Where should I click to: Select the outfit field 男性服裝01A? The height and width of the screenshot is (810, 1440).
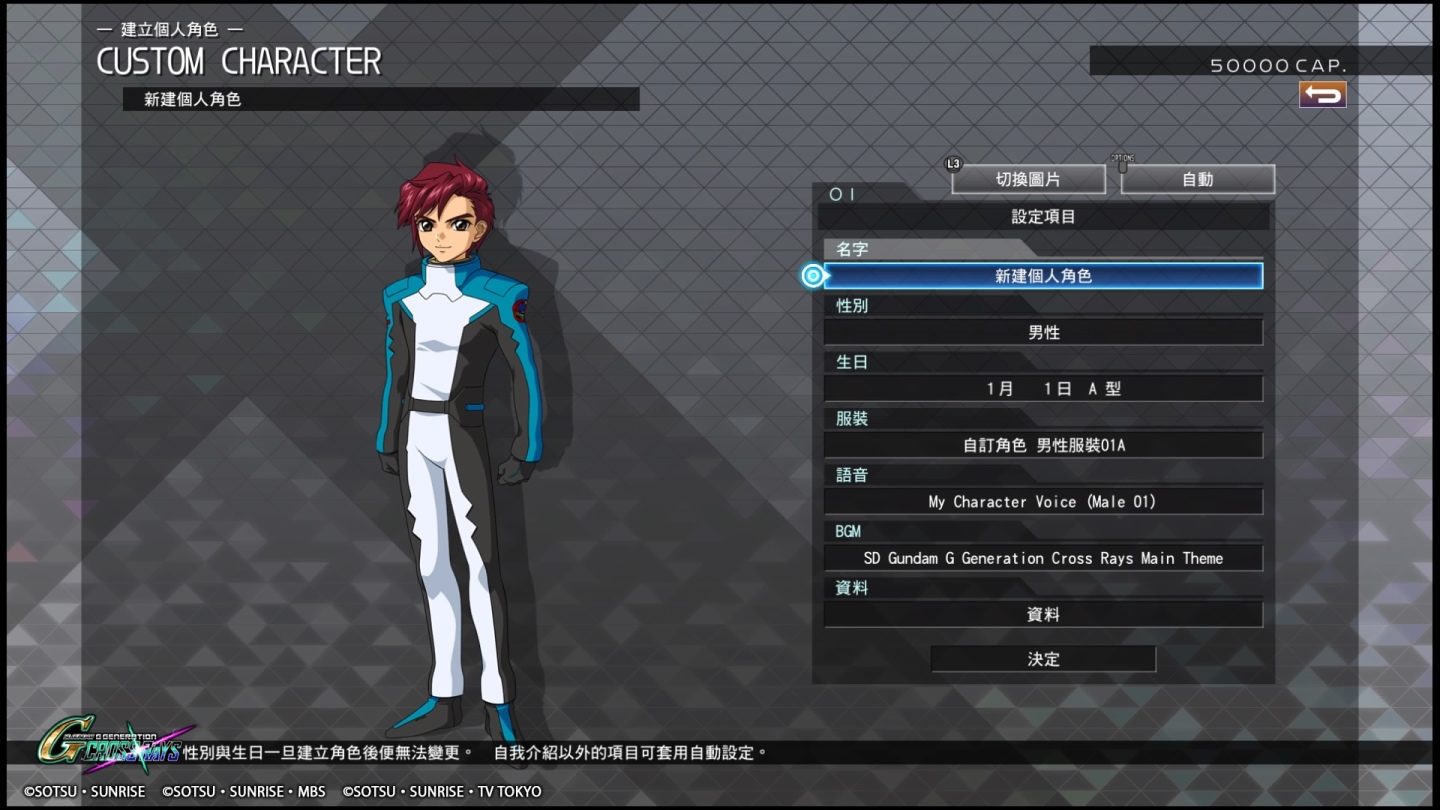[x=1043, y=445]
